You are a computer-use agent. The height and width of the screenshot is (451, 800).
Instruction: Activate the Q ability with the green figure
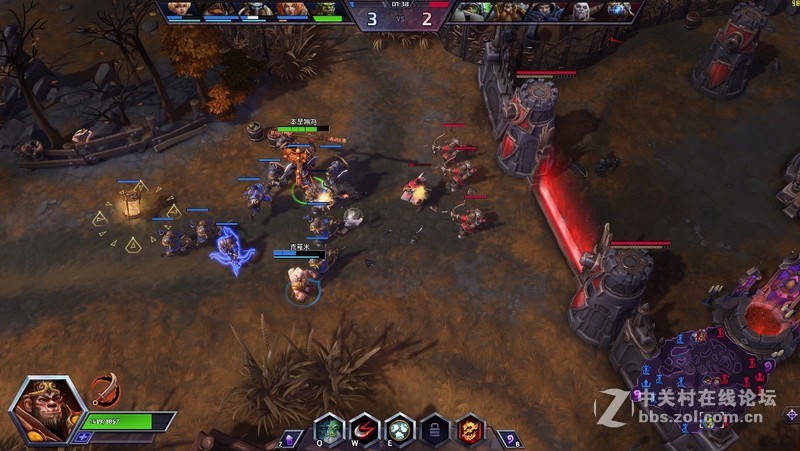pyautogui.click(x=329, y=427)
